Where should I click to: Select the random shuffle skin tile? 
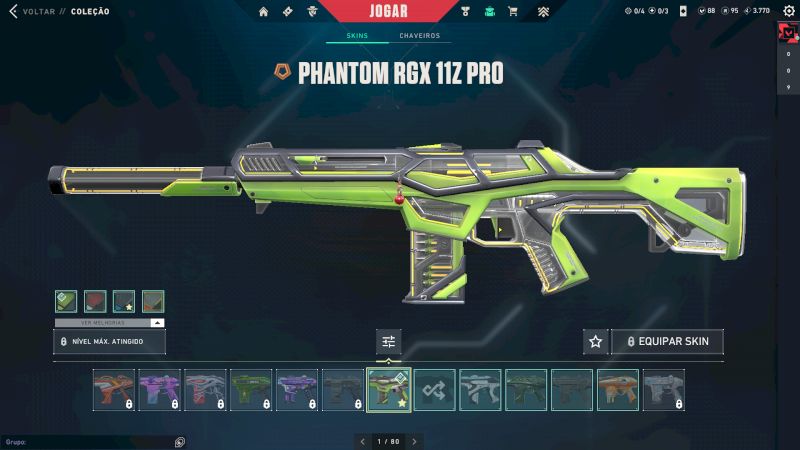click(x=435, y=390)
